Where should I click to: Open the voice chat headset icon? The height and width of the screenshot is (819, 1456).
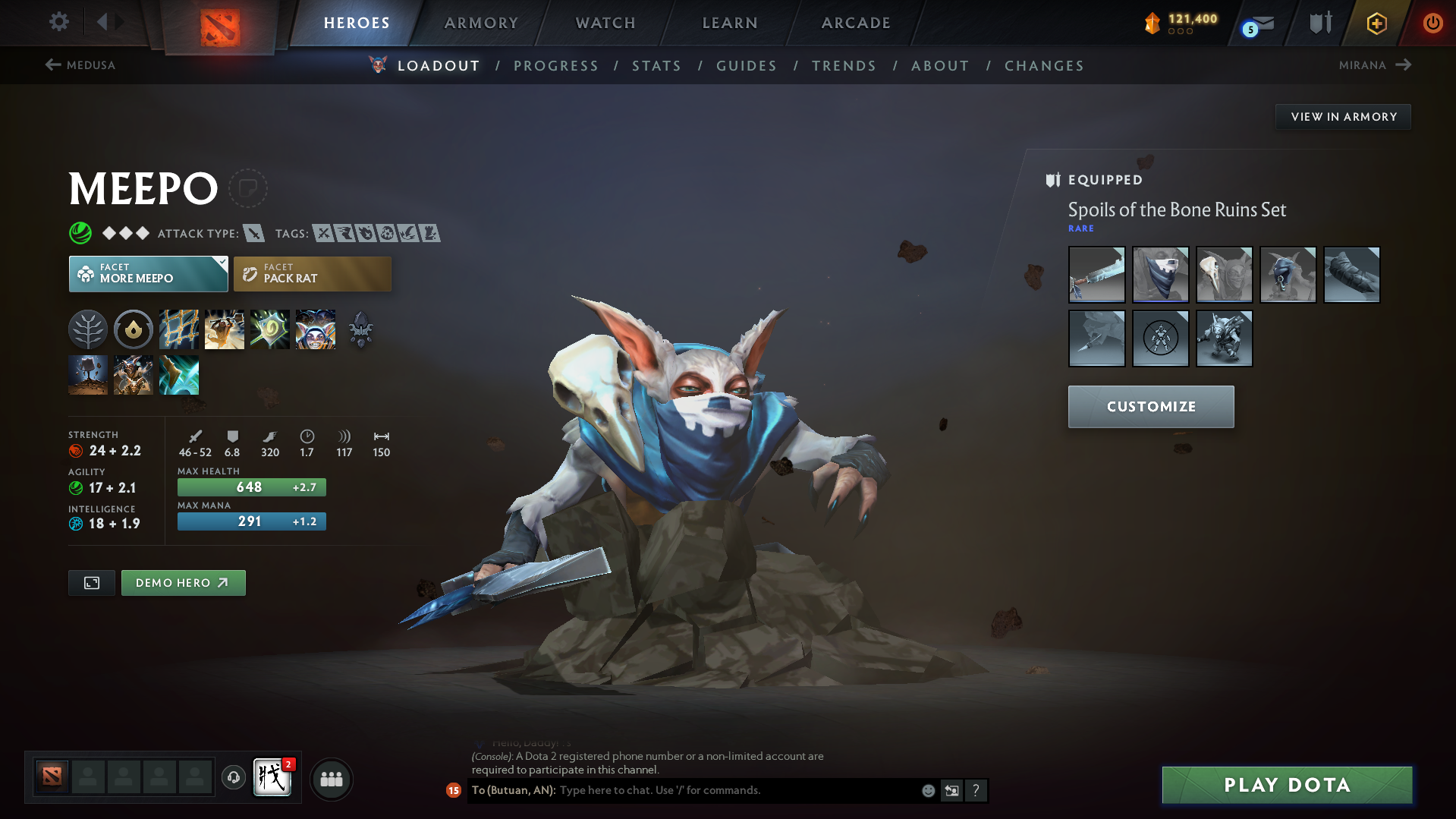pos(233,779)
